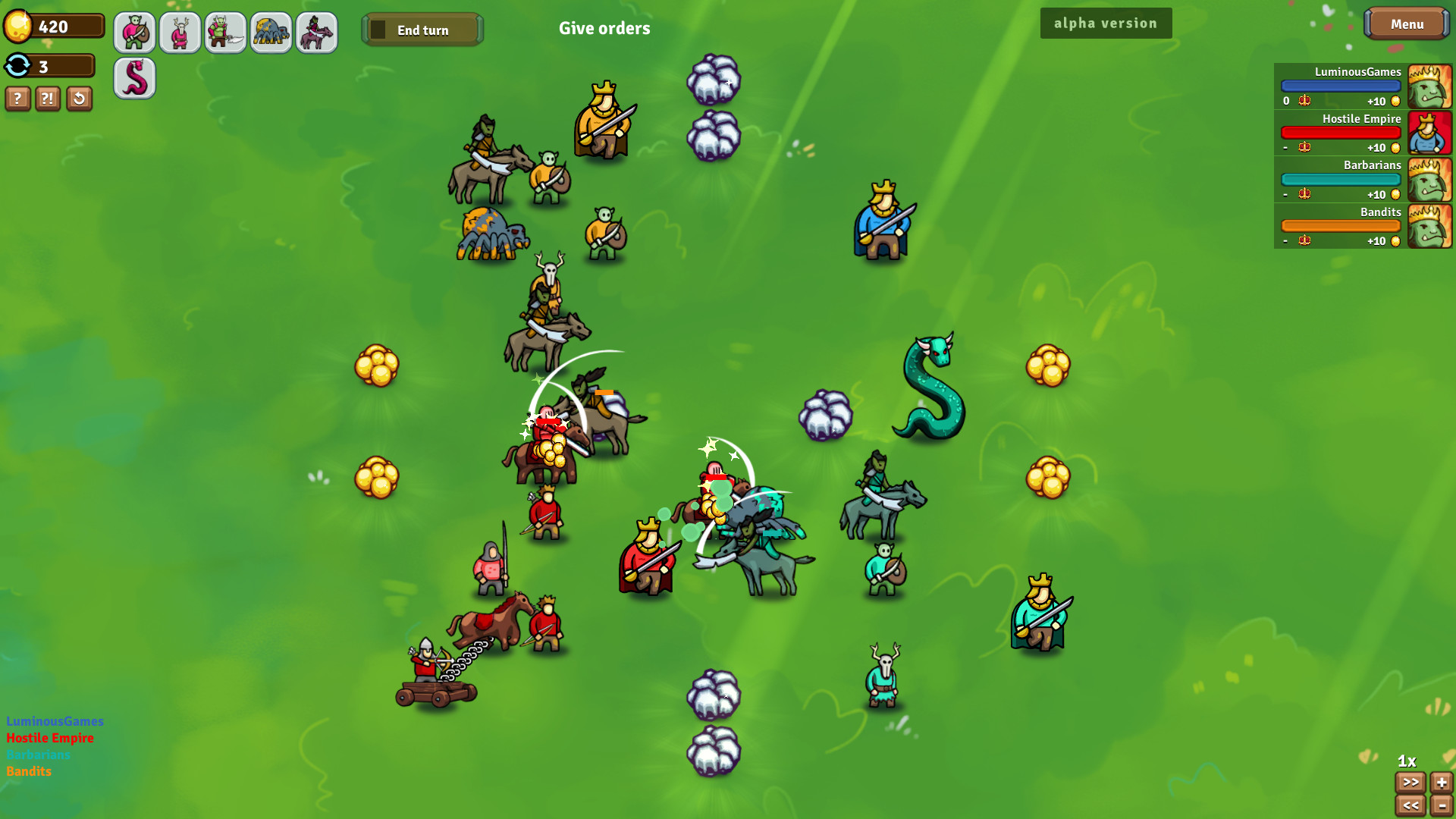The height and width of the screenshot is (819, 1456).
Task: Open the Menu
Action: pos(1407,24)
